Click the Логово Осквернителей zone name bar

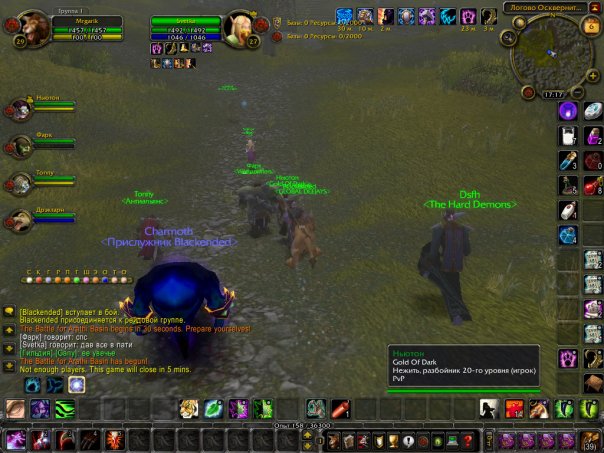(x=545, y=7)
